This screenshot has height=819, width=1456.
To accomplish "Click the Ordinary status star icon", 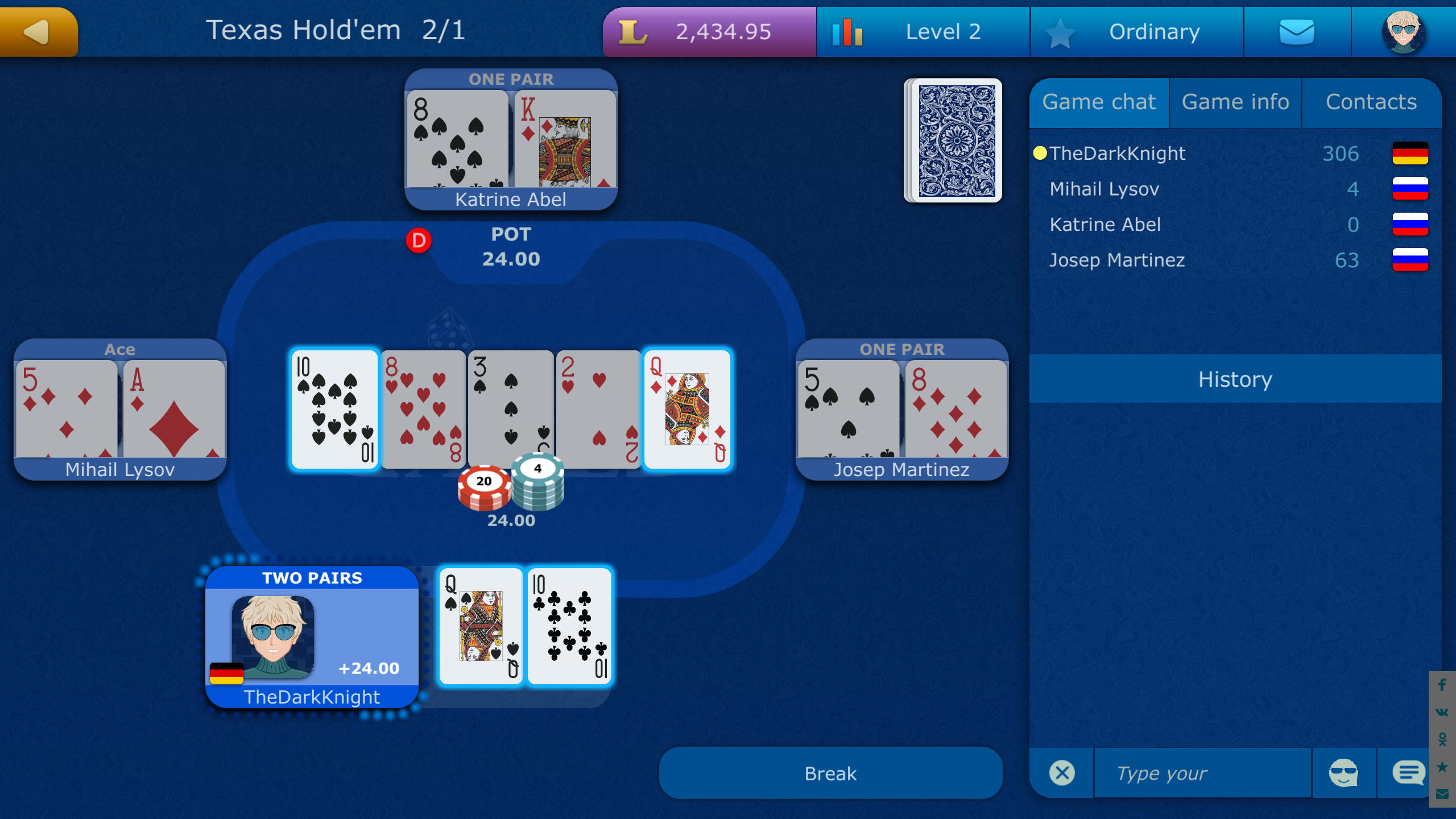I will [x=1060, y=31].
